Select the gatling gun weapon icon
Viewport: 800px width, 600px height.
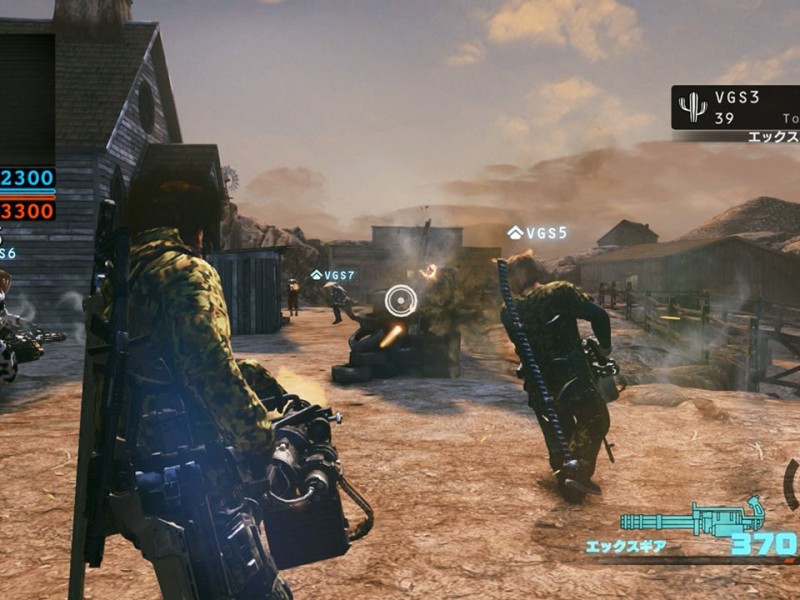click(691, 520)
